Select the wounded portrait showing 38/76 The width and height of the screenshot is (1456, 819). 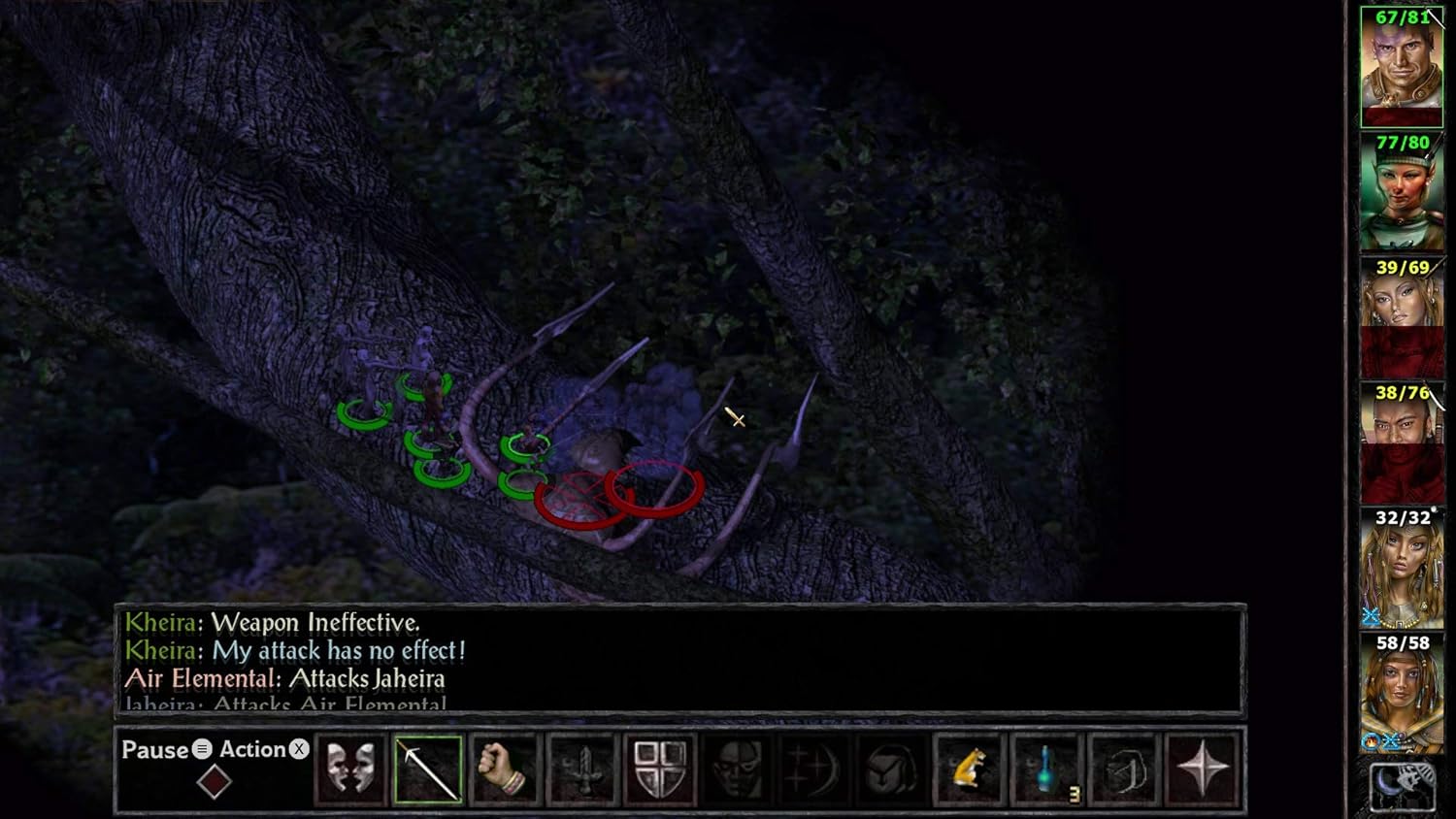[1402, 442]
